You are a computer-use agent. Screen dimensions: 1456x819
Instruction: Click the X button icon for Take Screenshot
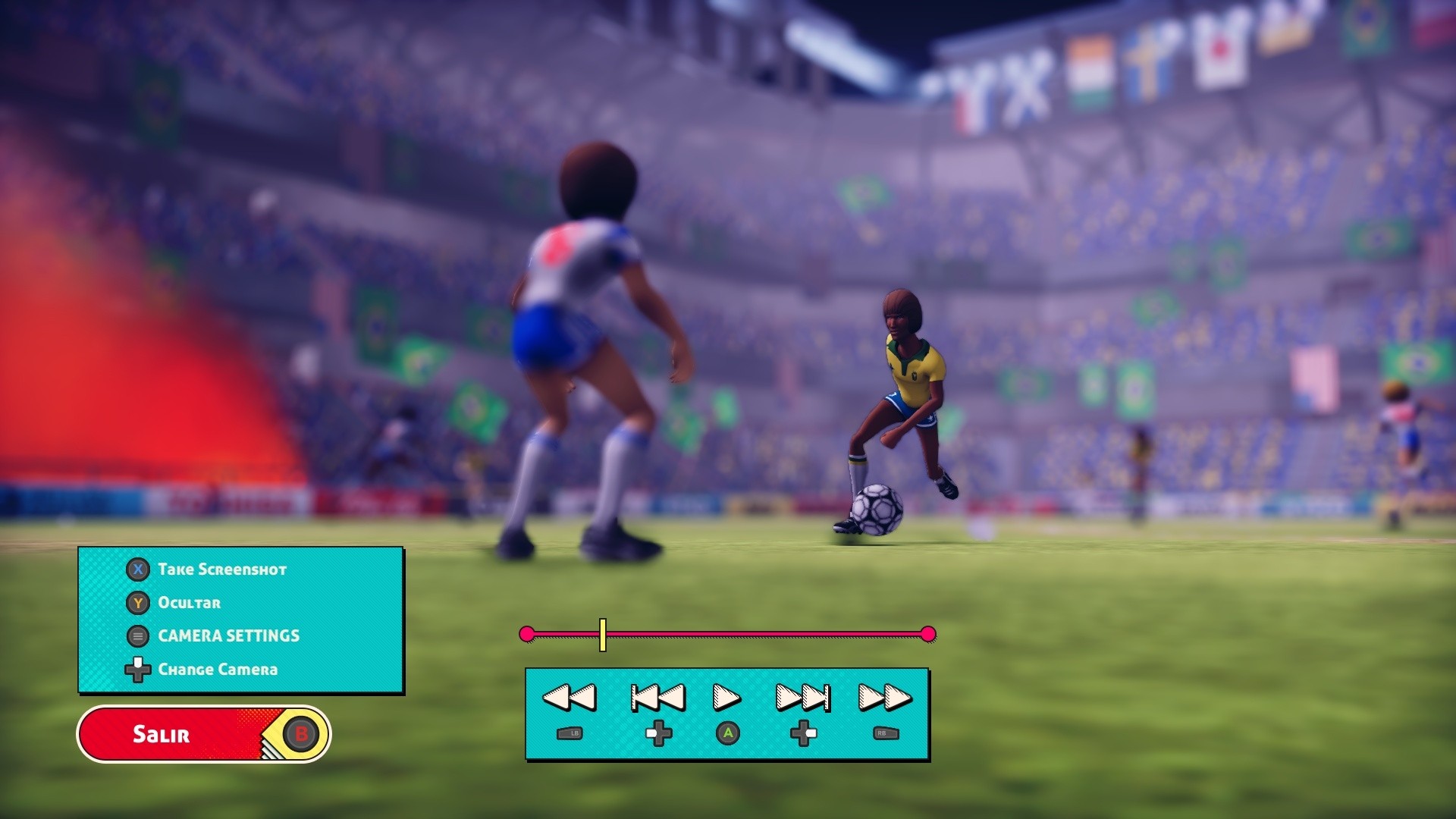tap(136, 570)
